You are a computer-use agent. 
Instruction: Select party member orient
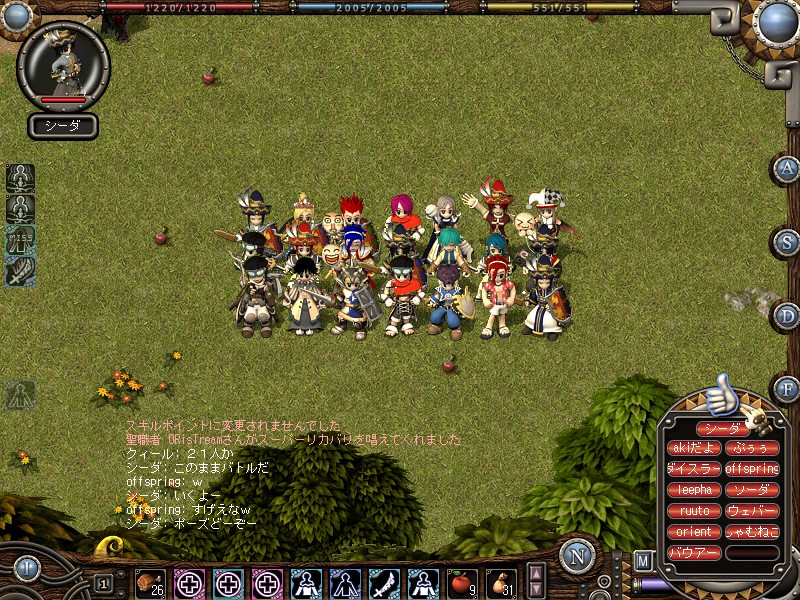pyautogui.click(x=693, y=532)
